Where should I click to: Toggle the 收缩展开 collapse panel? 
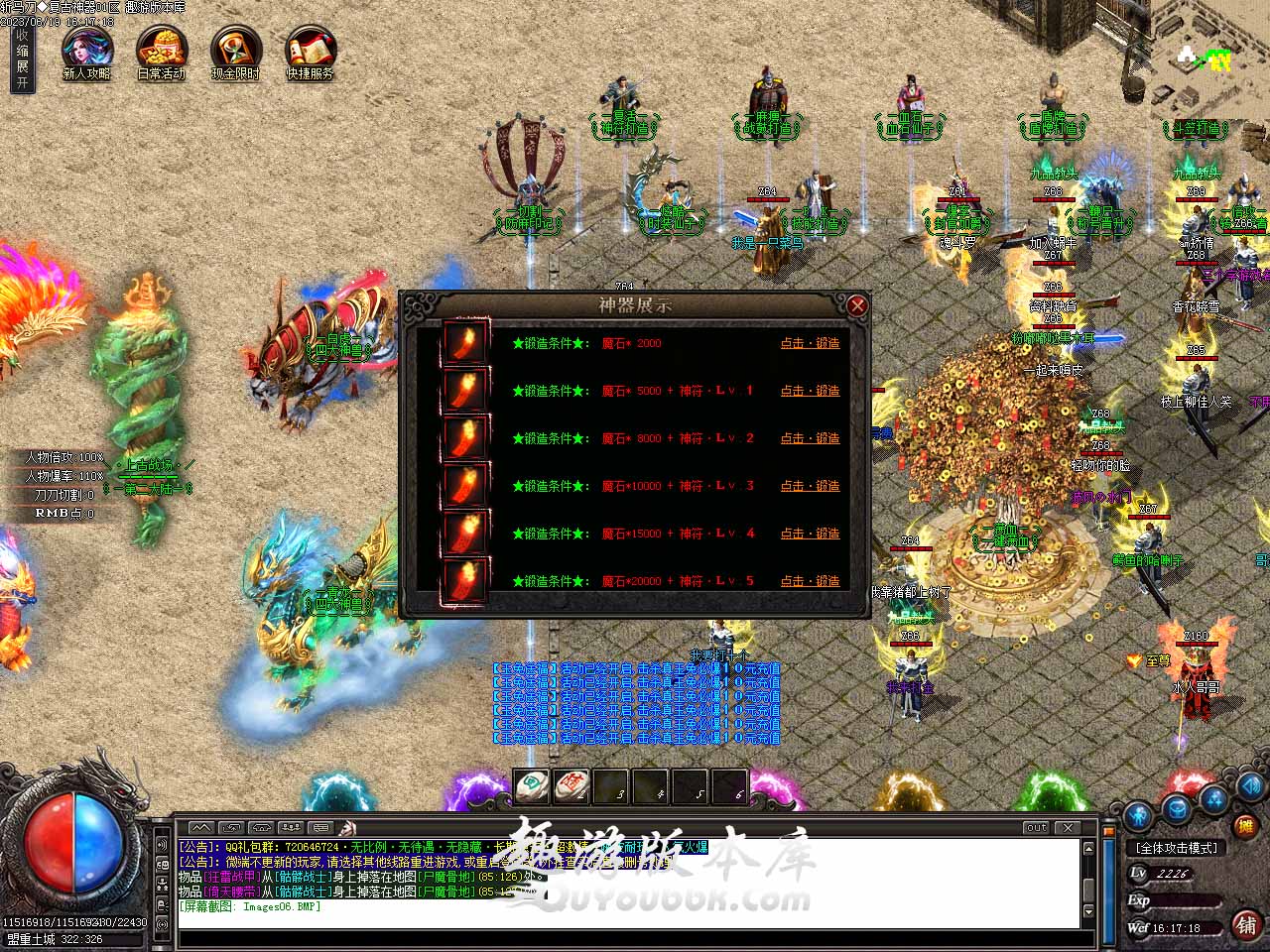pyautogui.click(x=22, y=59)
